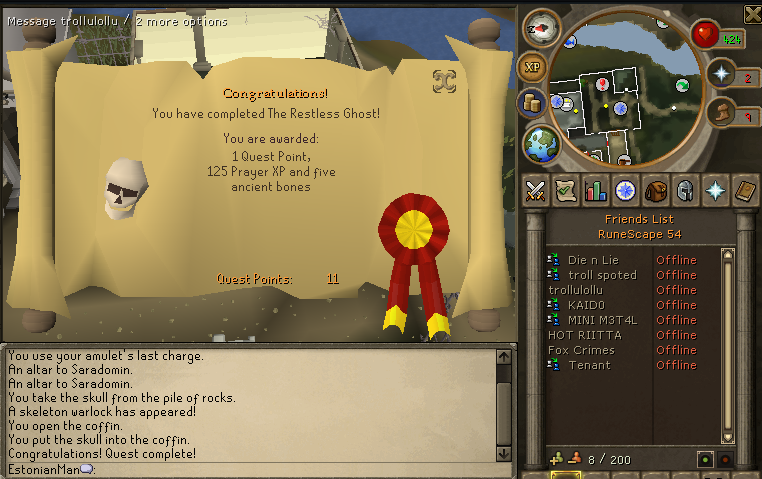
Task: Open the skills bar chart tab
Action: coord(596,190)
